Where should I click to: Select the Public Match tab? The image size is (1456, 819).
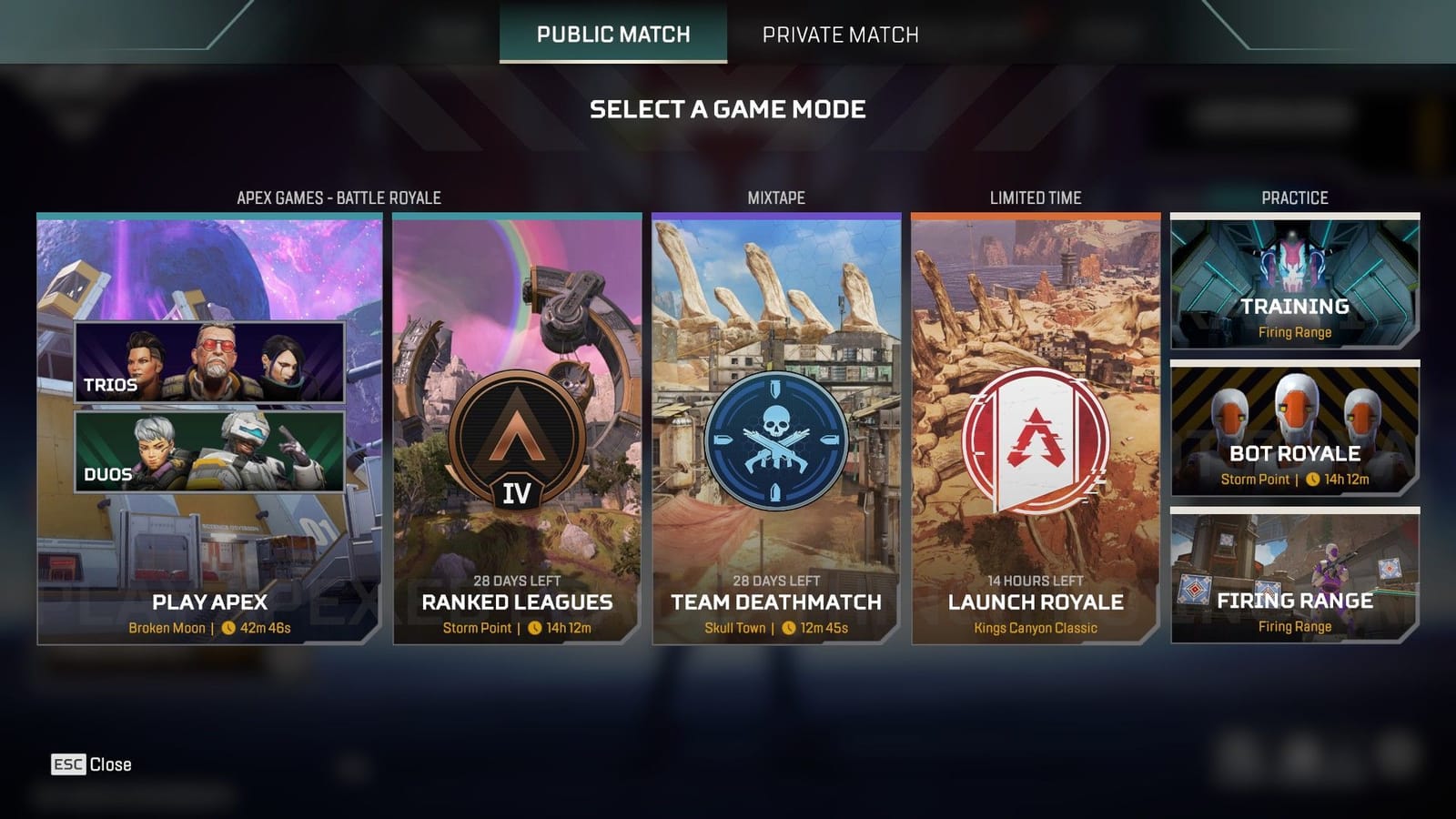pyautogui.click(x=612, y=35)
